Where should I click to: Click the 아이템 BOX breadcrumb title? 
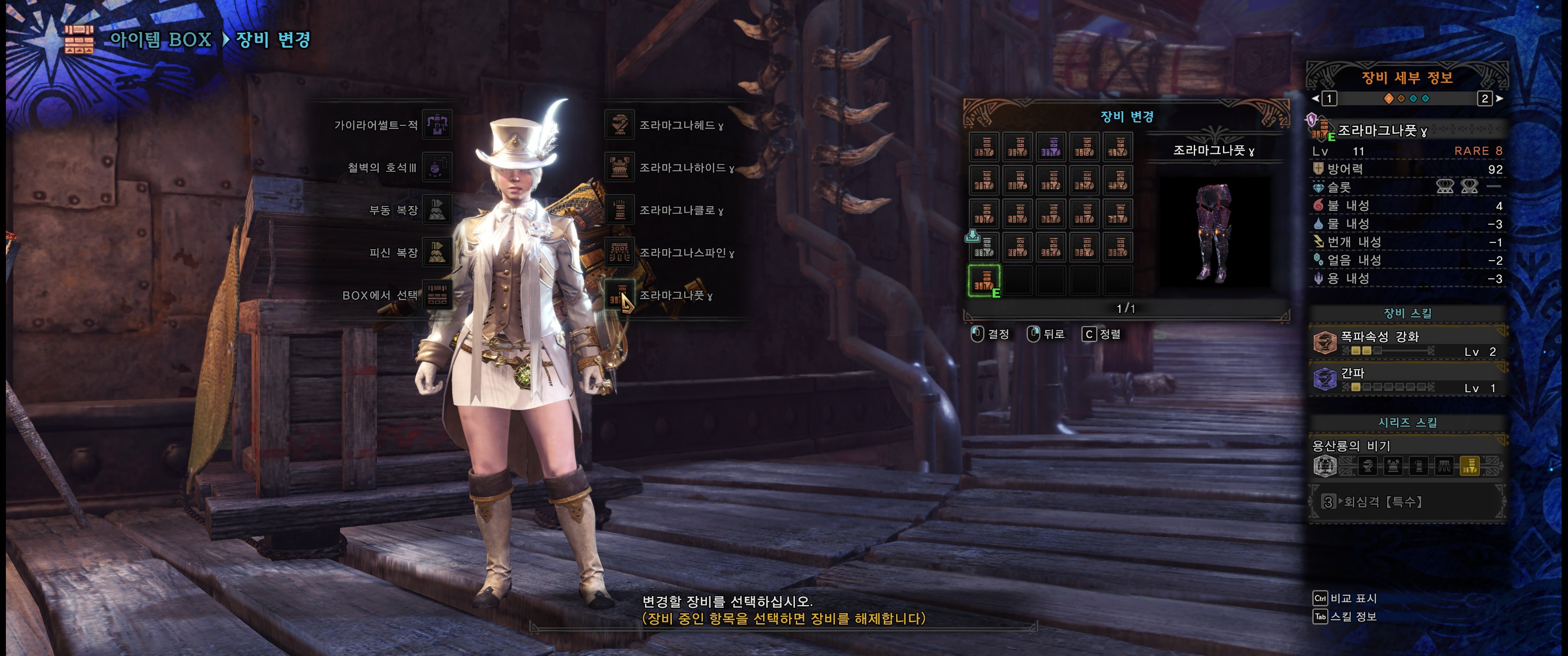tap(160, 40)
